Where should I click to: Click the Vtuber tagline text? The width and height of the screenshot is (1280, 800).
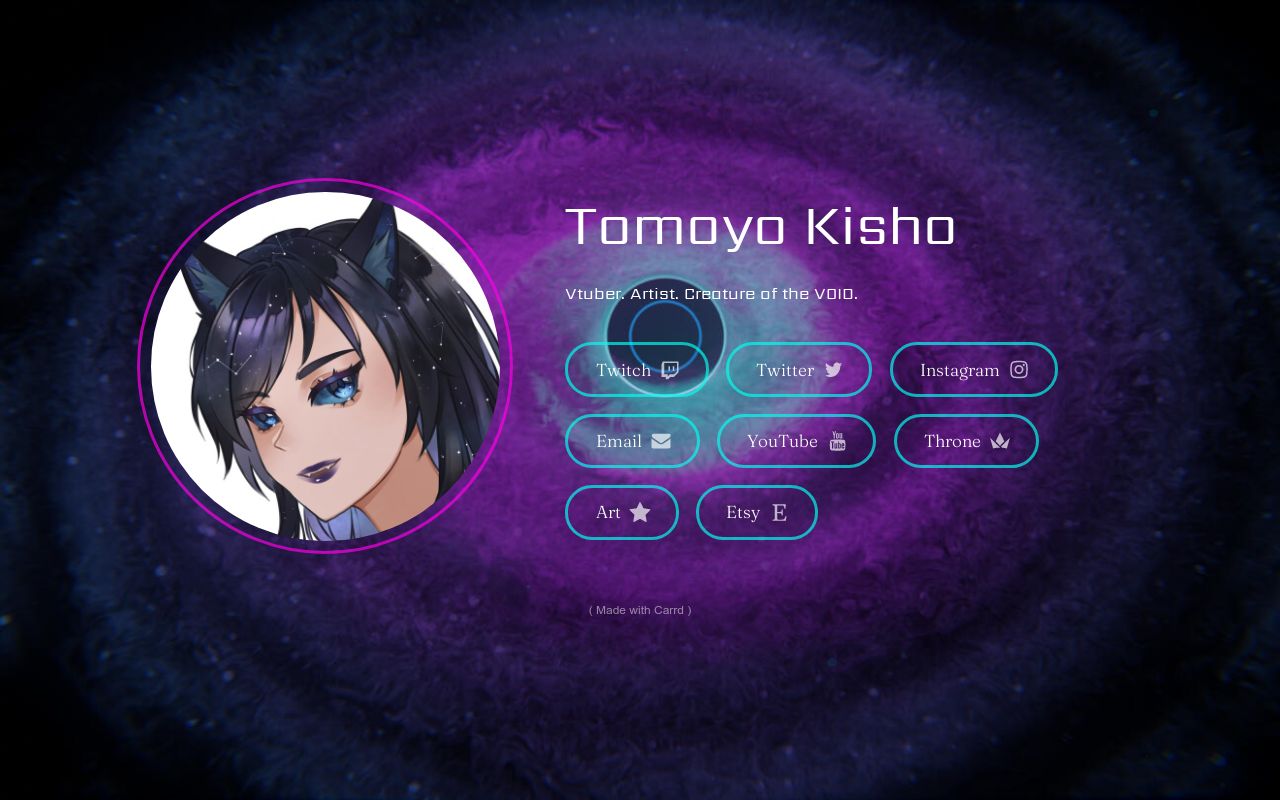click(711, 293)
